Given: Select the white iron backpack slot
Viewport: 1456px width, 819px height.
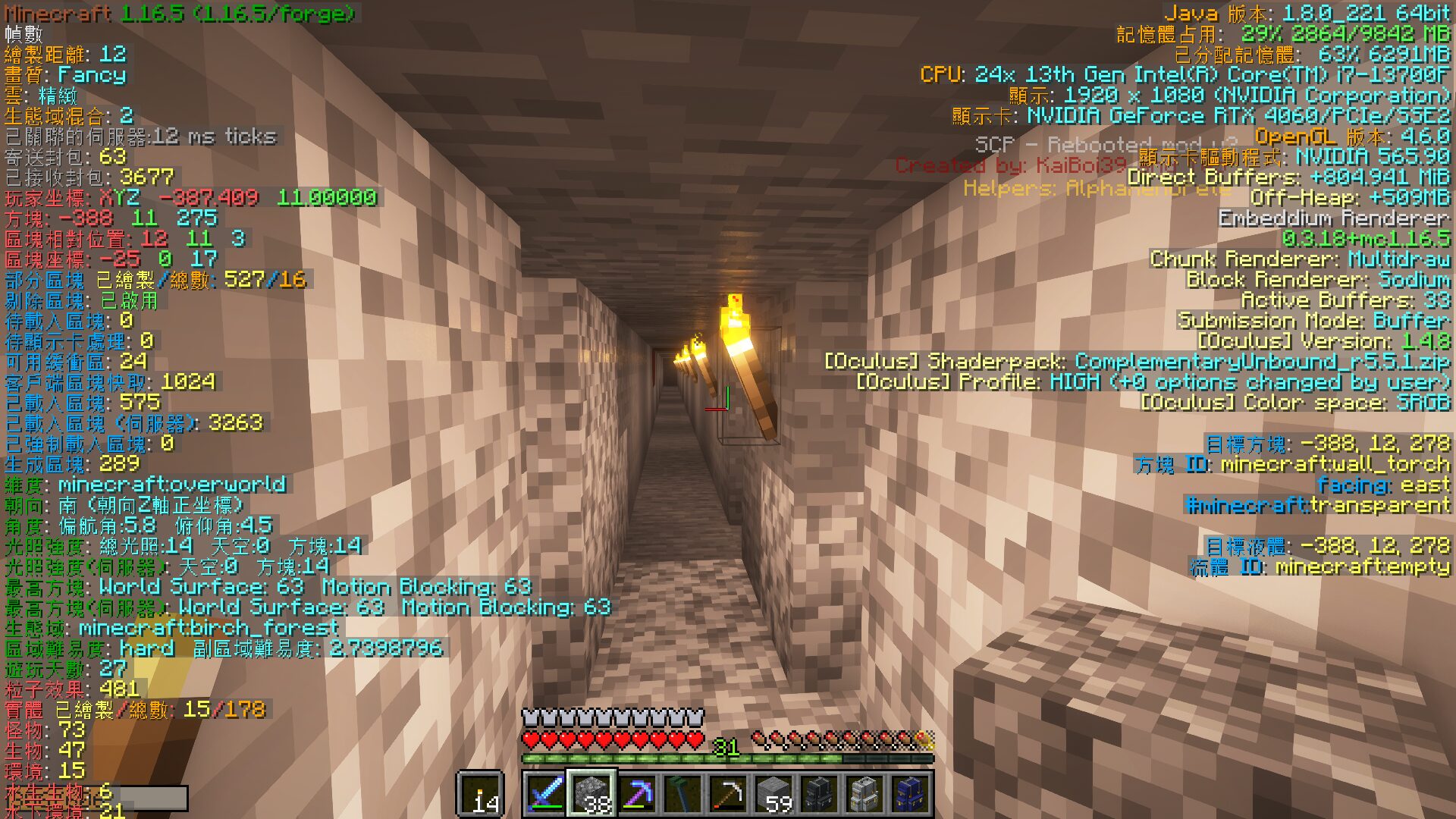Looking at the screenshot, I should pyautogui.click(x=864, y=794).
